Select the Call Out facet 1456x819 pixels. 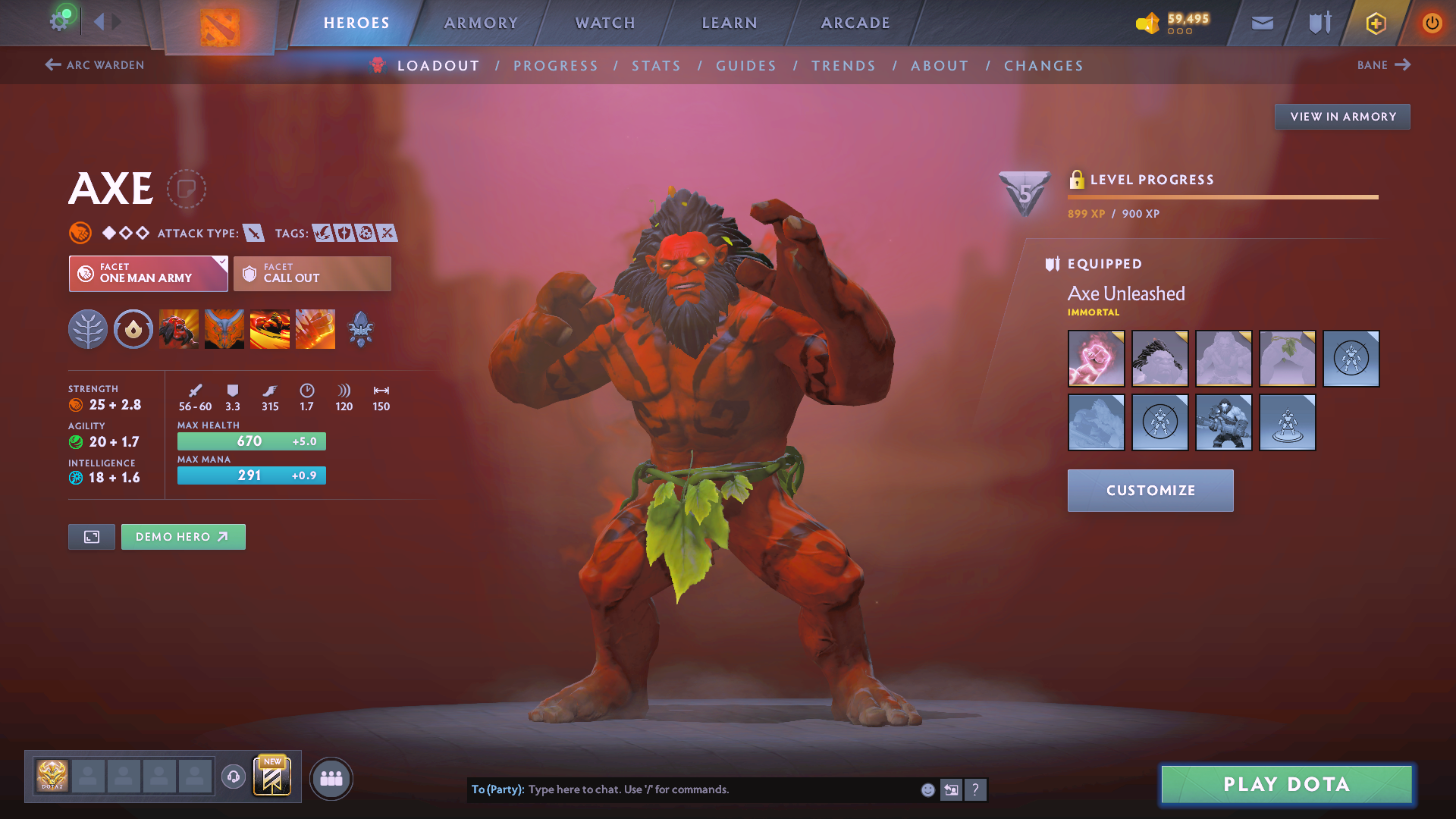coord(312,274)
